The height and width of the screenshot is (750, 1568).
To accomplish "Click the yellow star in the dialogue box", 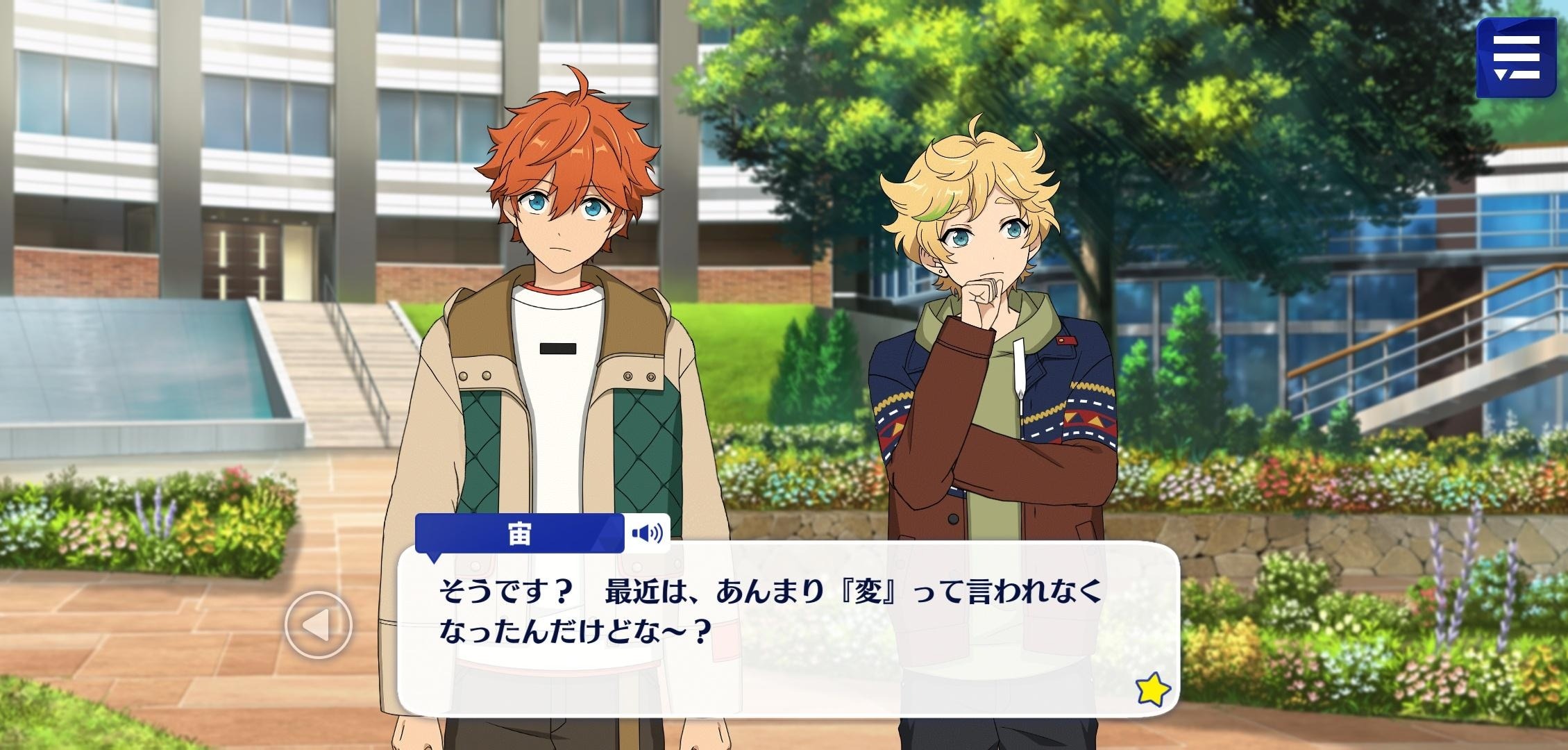I will [x=1152, y=690].
